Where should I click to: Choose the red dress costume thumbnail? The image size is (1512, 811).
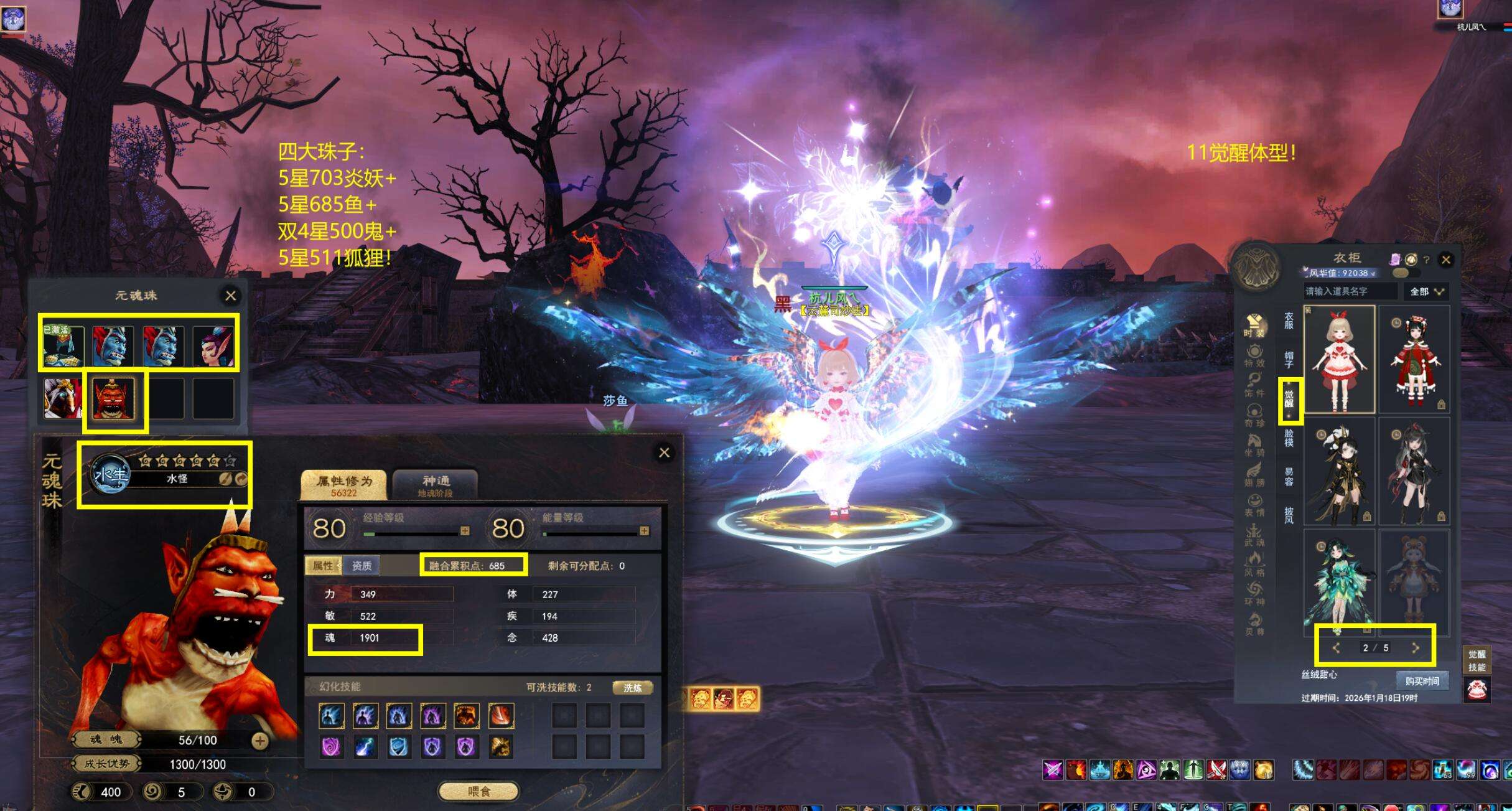(1414, 360)
